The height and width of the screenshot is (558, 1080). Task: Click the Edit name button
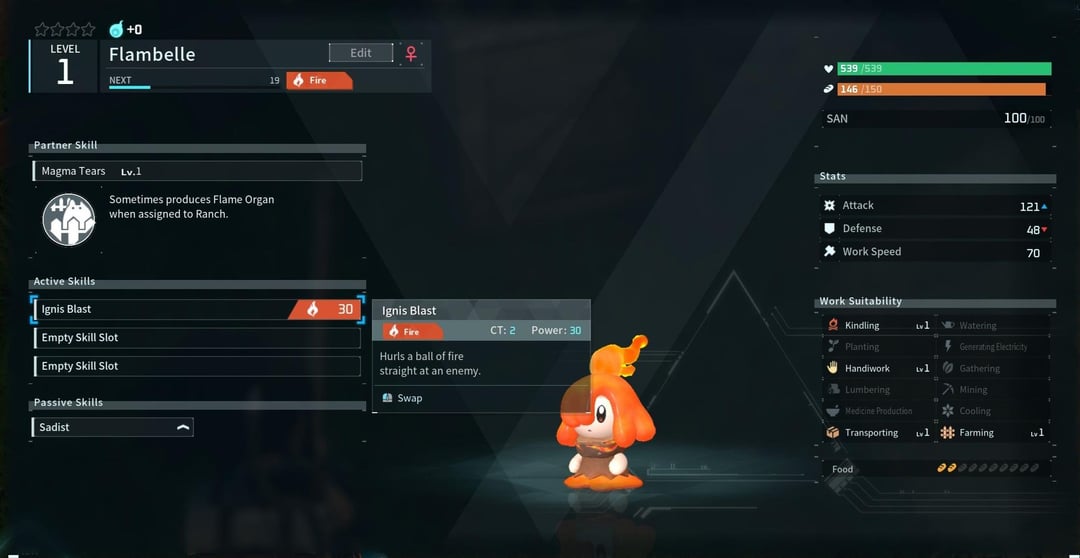pyautogui.click(x=360, y=53)
